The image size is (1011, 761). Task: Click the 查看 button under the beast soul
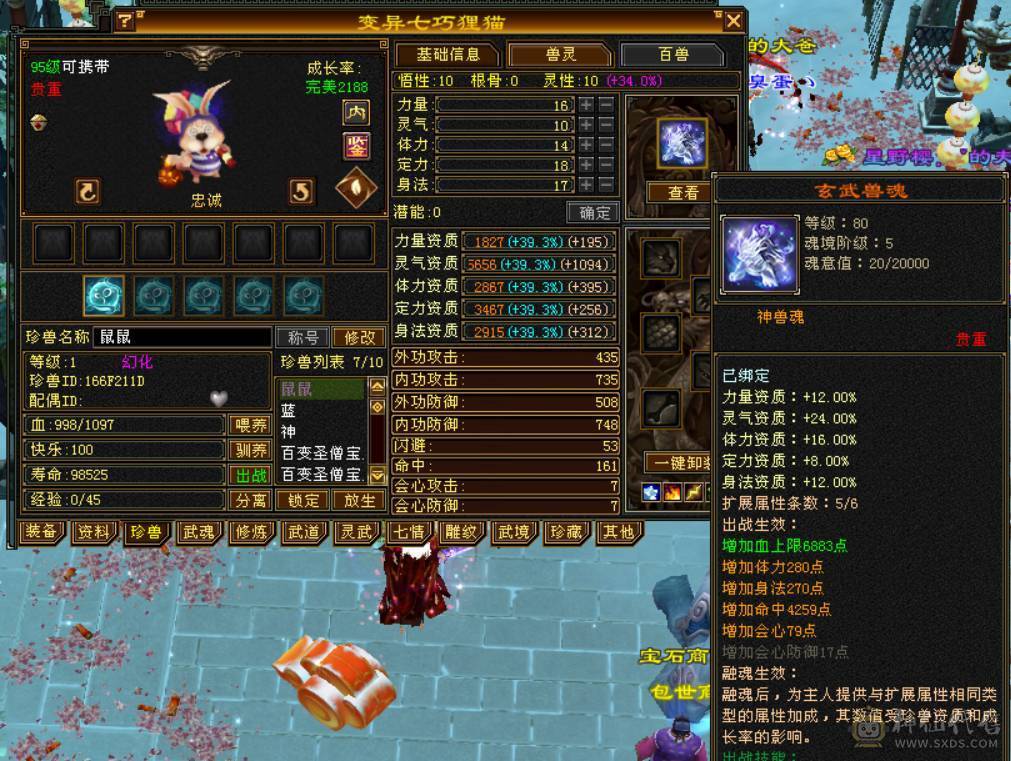[682, 193]
